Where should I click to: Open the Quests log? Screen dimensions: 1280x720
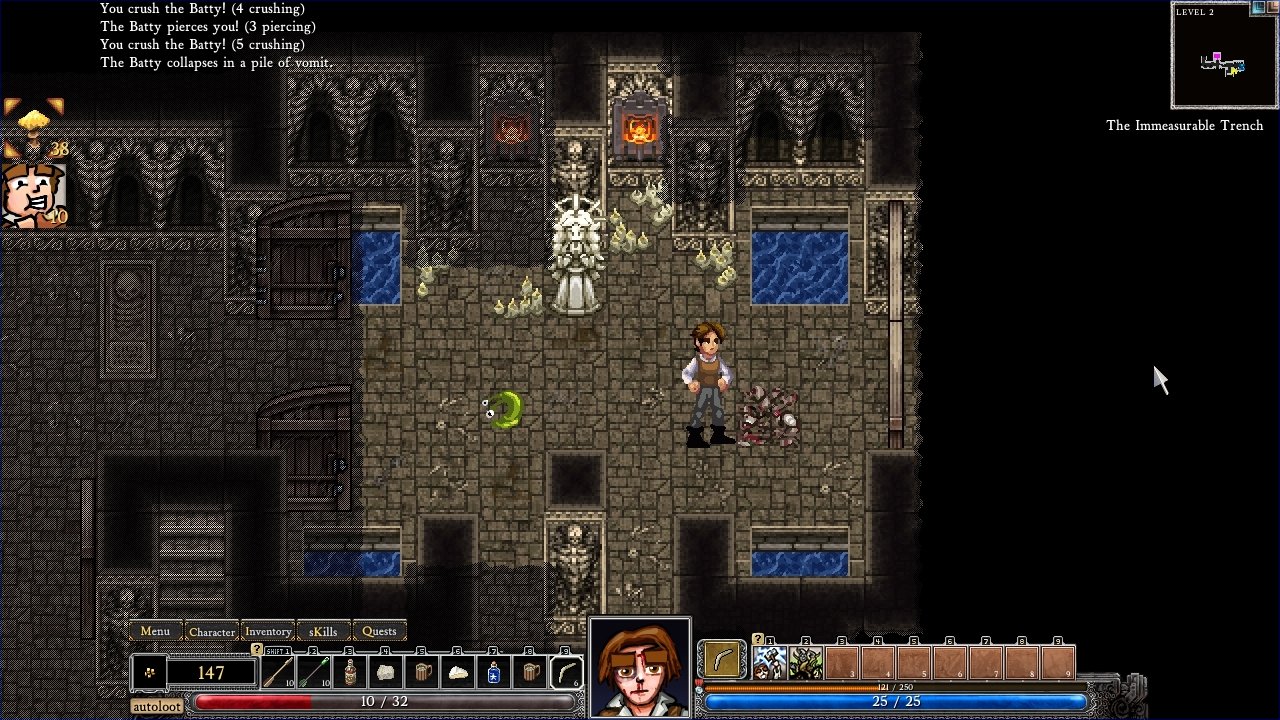379,631
